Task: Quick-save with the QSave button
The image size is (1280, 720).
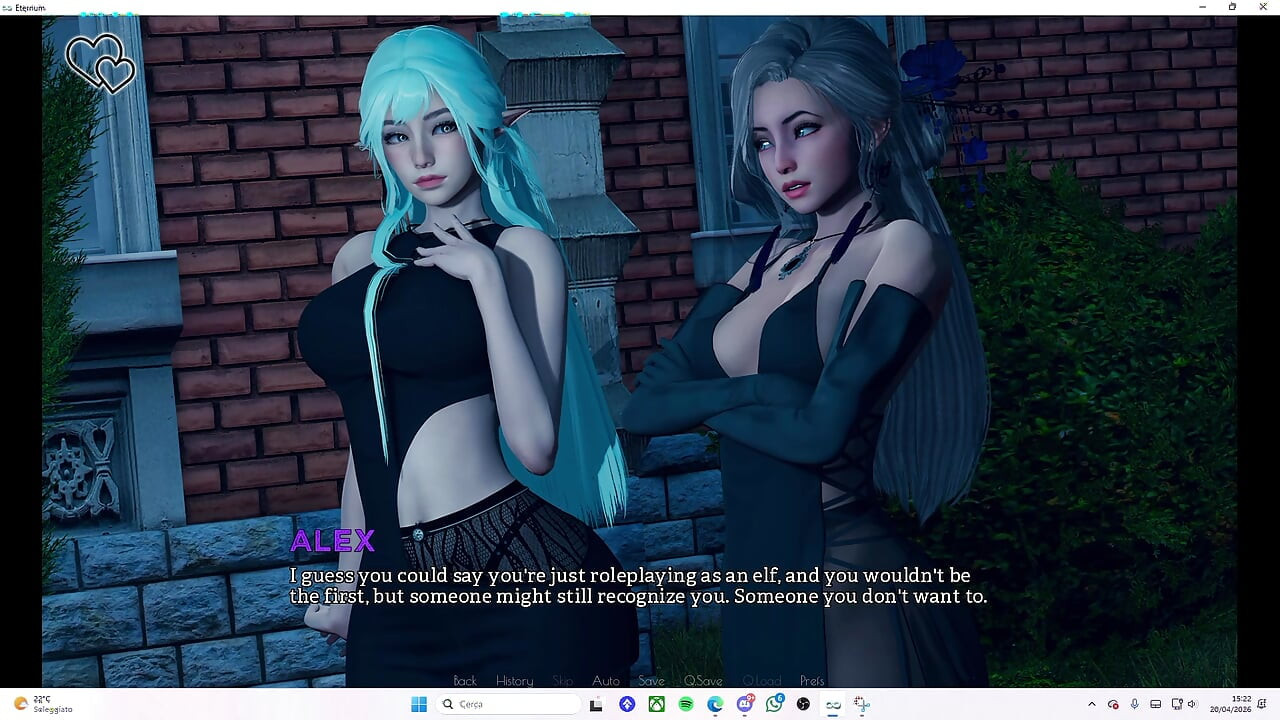Action: pyautogui.click(x=703, y=680)
